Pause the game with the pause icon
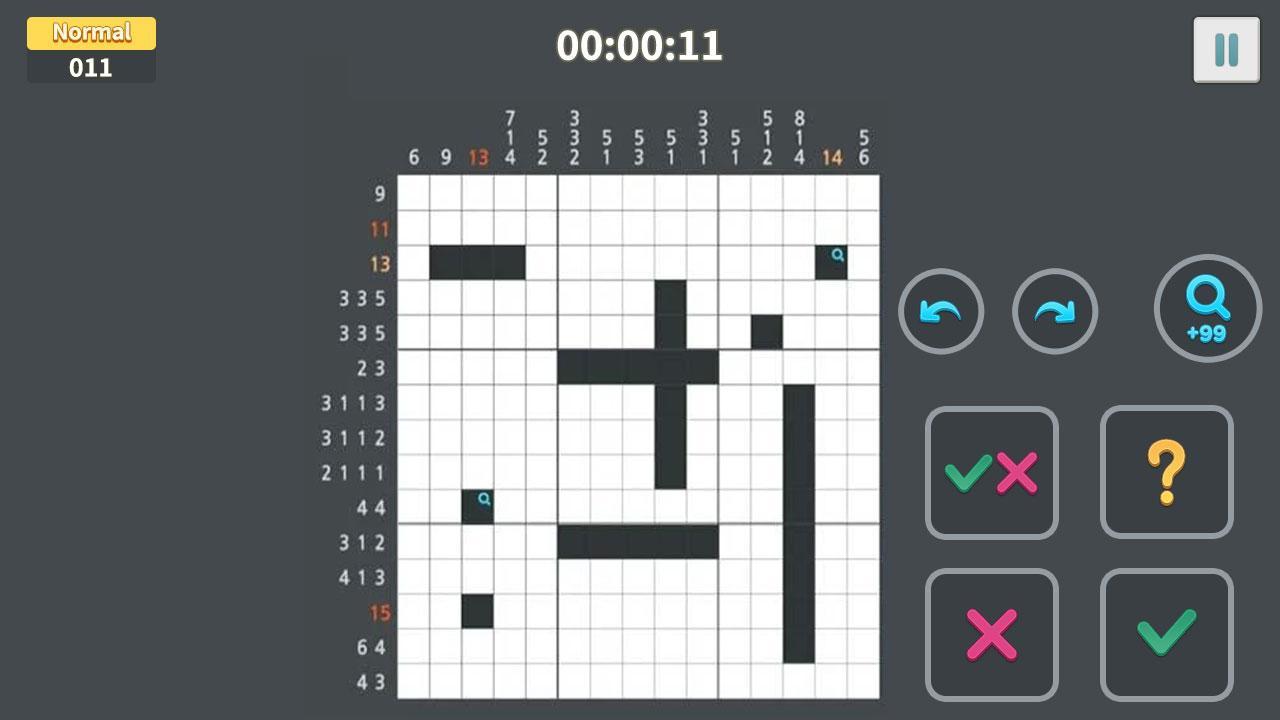This screenshot has height=720, width=1280. (1228, 47)
